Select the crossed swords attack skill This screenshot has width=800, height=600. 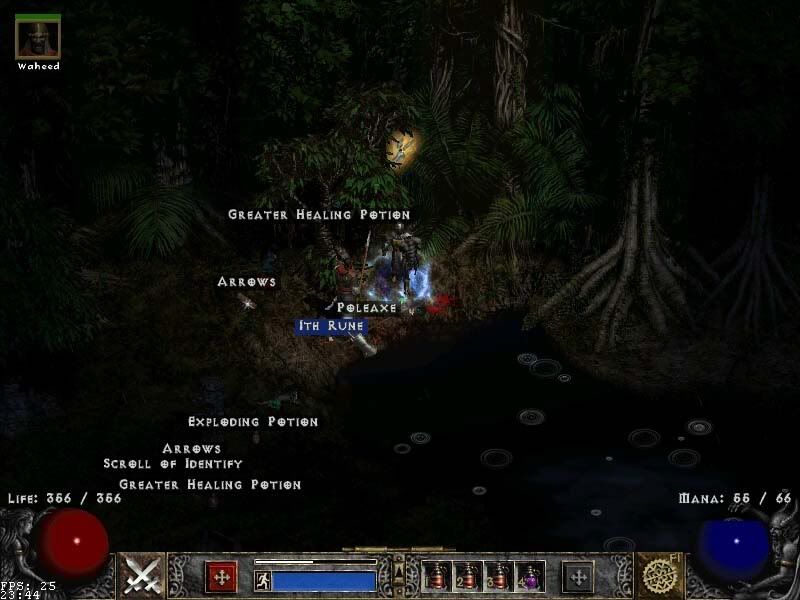(143, 575)
